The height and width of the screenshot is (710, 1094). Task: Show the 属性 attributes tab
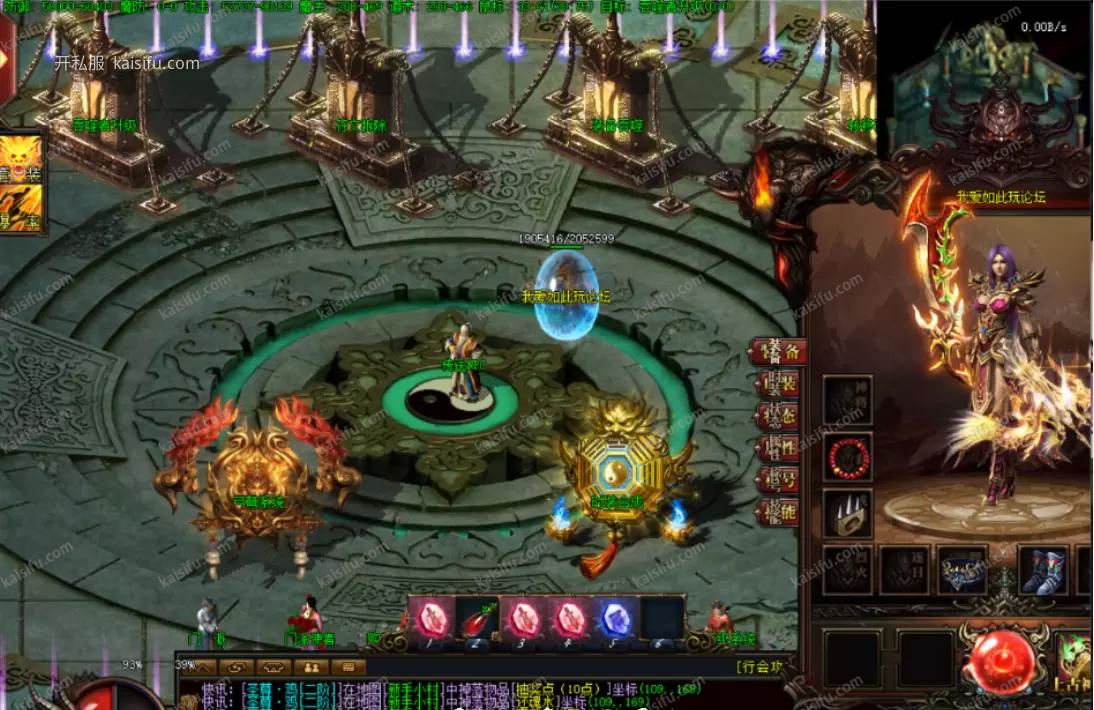point(778,449)
